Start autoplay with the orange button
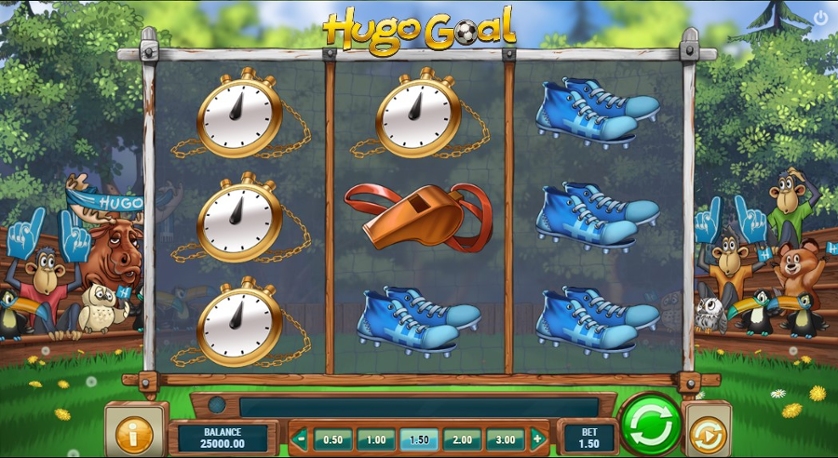 (x=707, y=434)
